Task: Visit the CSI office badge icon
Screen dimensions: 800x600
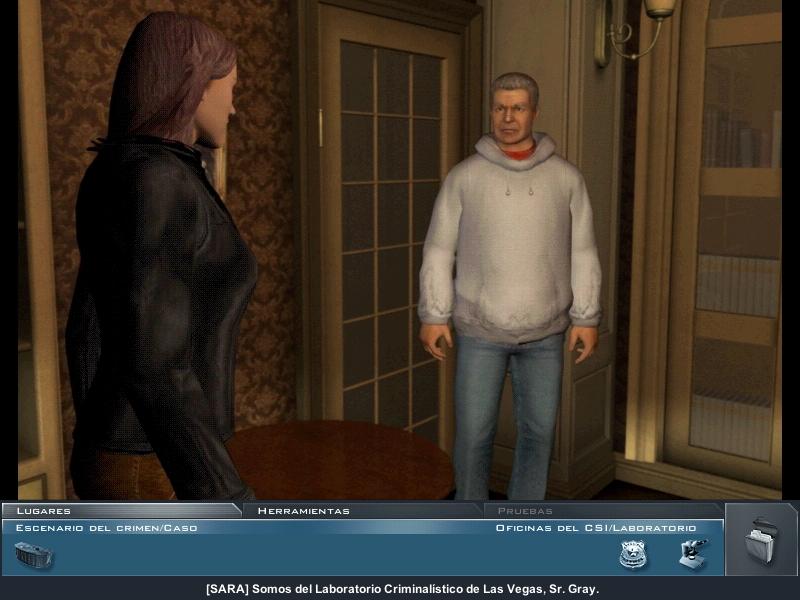Action: (632, 554)
